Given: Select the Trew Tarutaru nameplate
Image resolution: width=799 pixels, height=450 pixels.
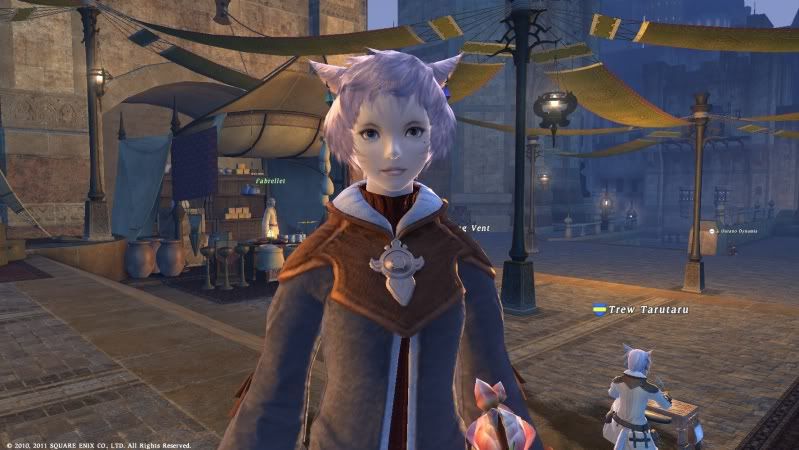Looking at the screenshot, I should click(x=647, y=310).
